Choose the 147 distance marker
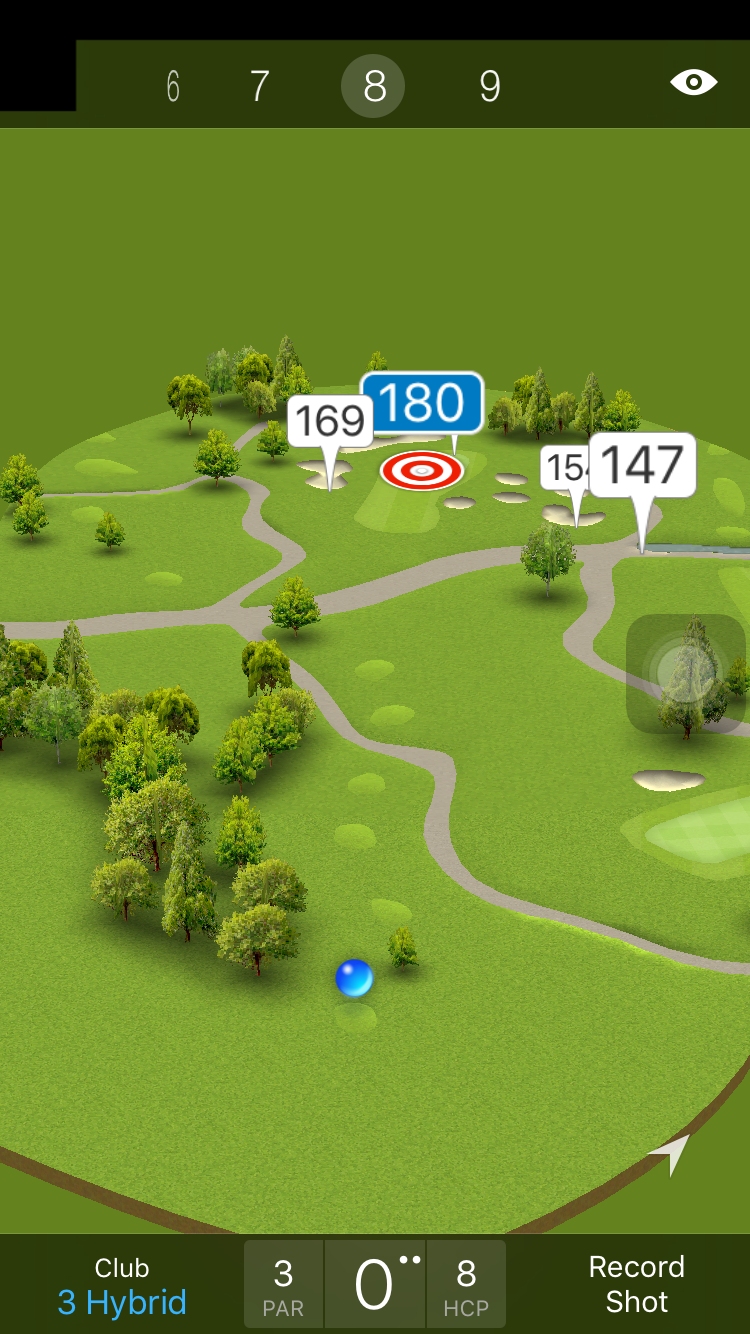750x1334 pixels. click(642, 465)
